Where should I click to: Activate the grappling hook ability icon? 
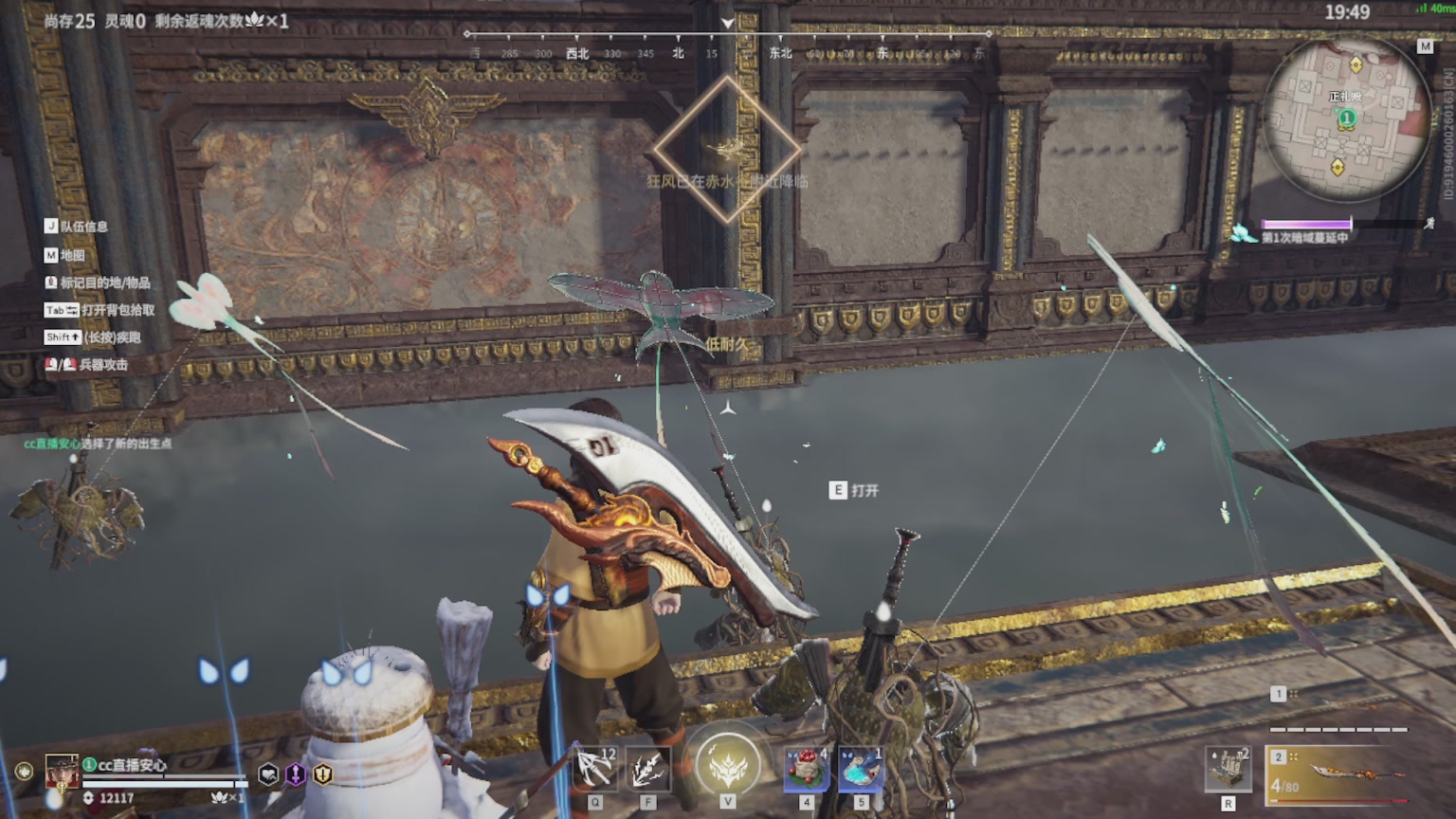(595, 768)
